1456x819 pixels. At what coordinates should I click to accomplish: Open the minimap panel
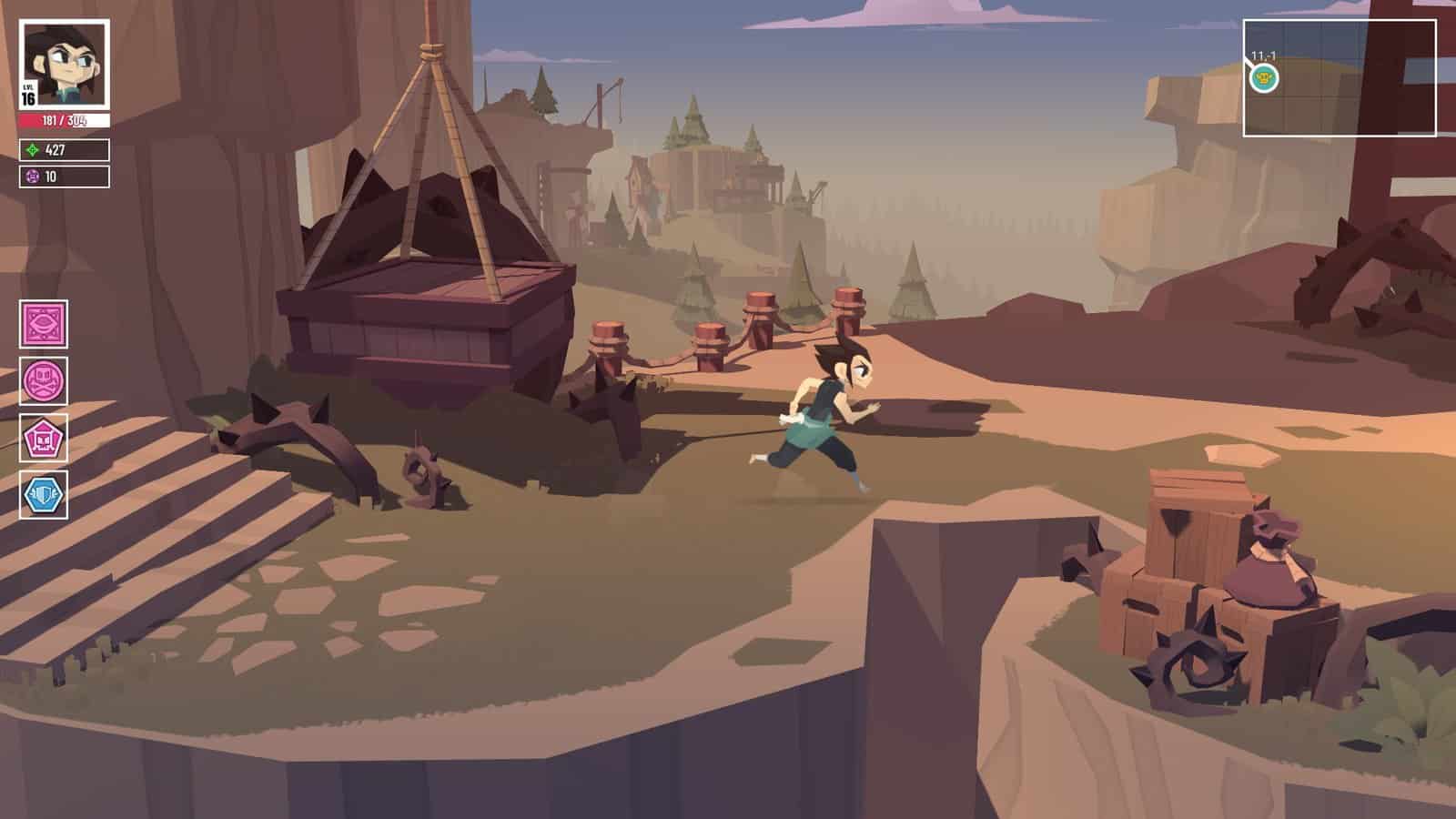tap(1339, 78)
